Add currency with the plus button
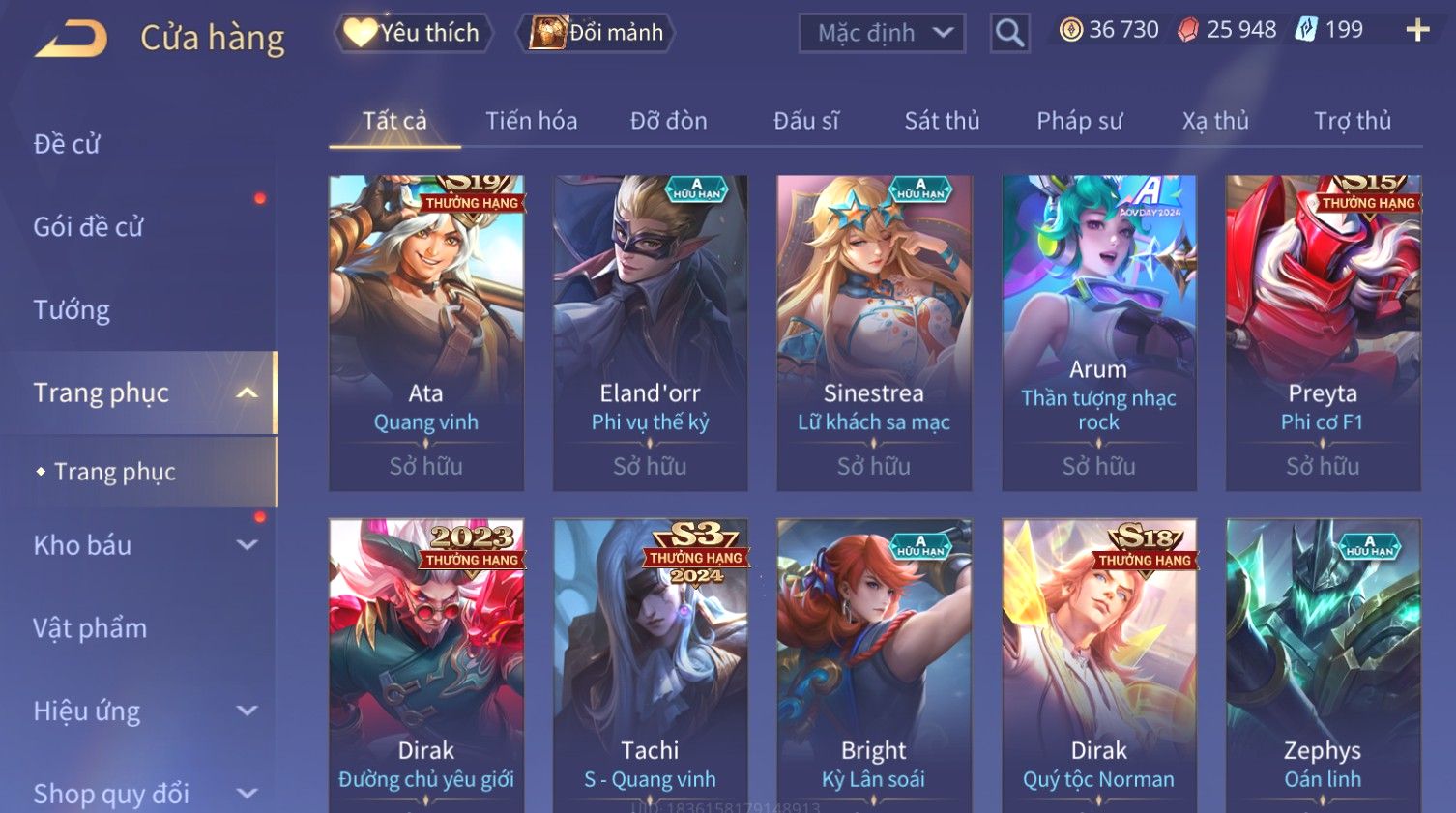 pos(1417,30)
